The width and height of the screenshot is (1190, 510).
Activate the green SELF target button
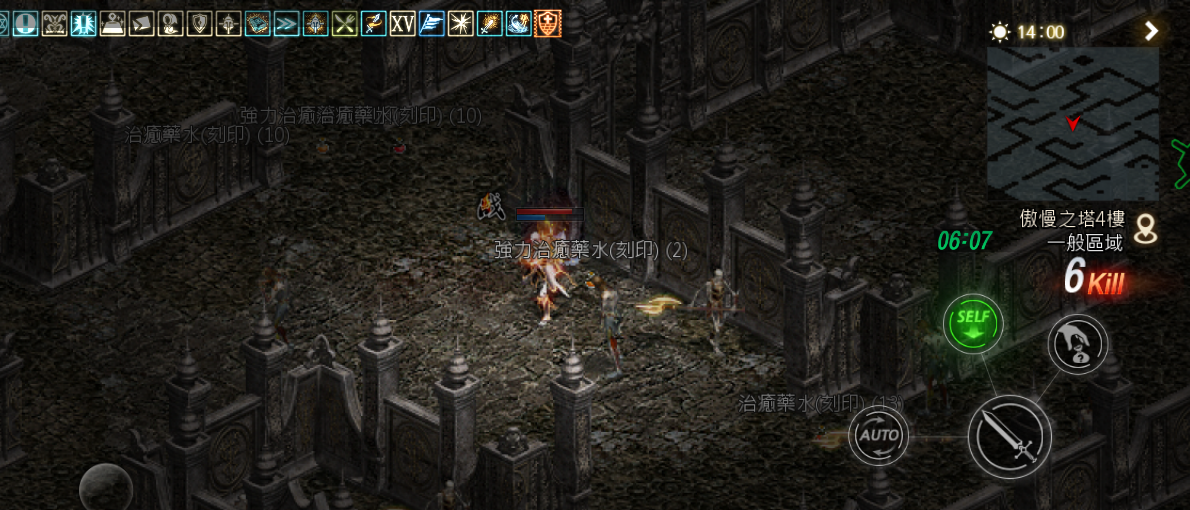coord(972,323)
